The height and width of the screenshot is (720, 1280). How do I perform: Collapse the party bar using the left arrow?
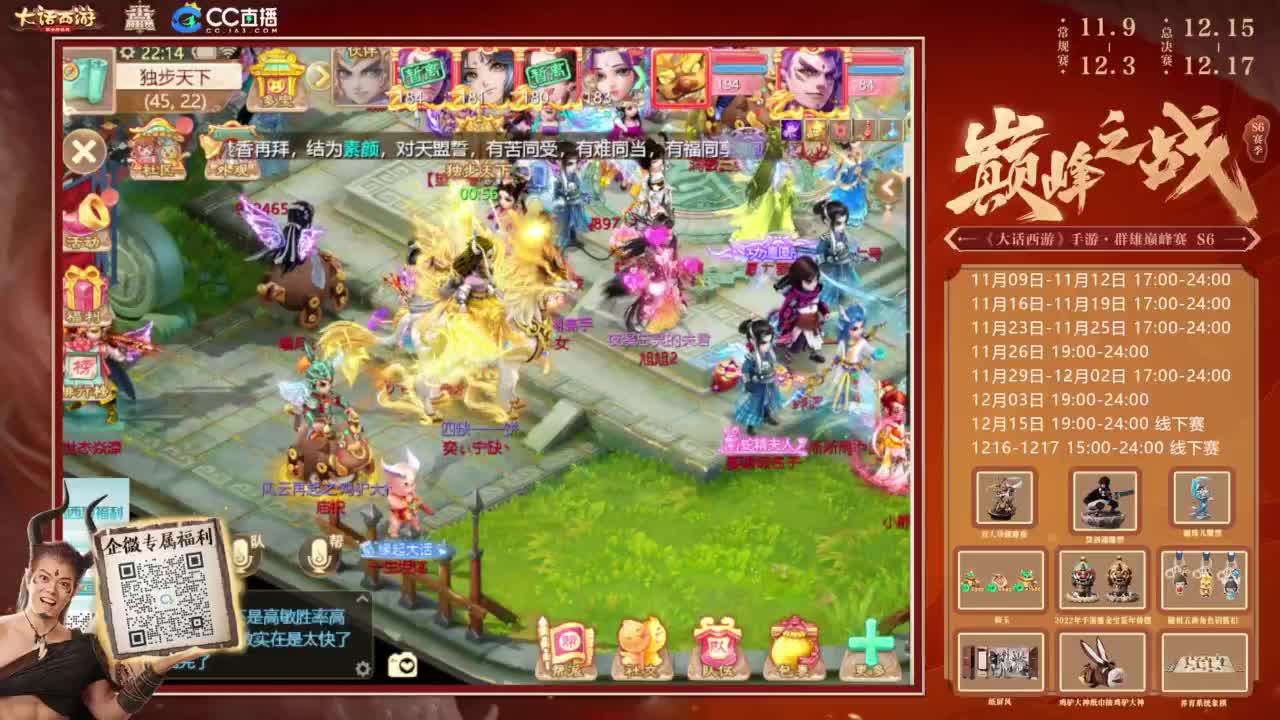tap(888, 185)
